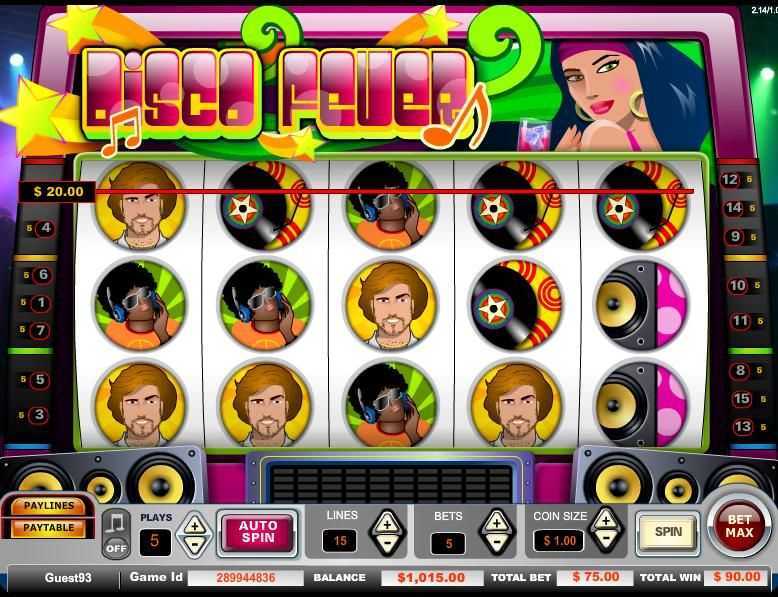
Task: Choose payline number 12 marker
Action: click(x=732, y=180)
